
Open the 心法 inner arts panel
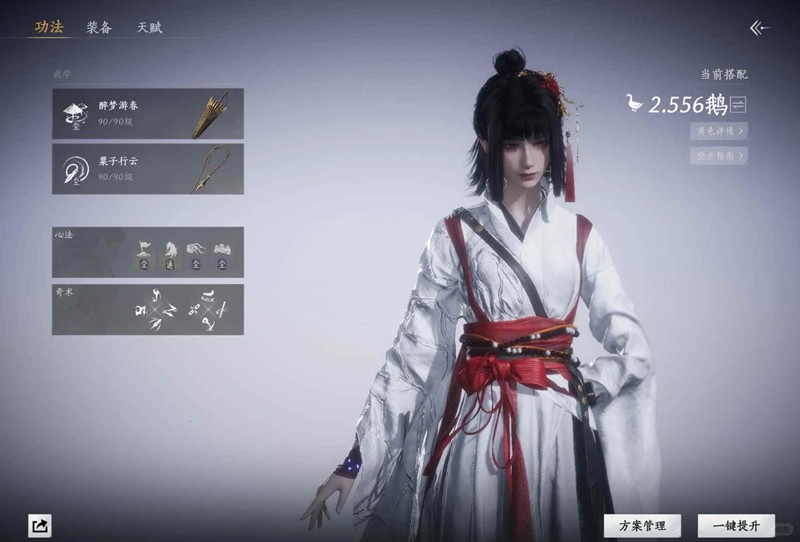pos(148,252)
